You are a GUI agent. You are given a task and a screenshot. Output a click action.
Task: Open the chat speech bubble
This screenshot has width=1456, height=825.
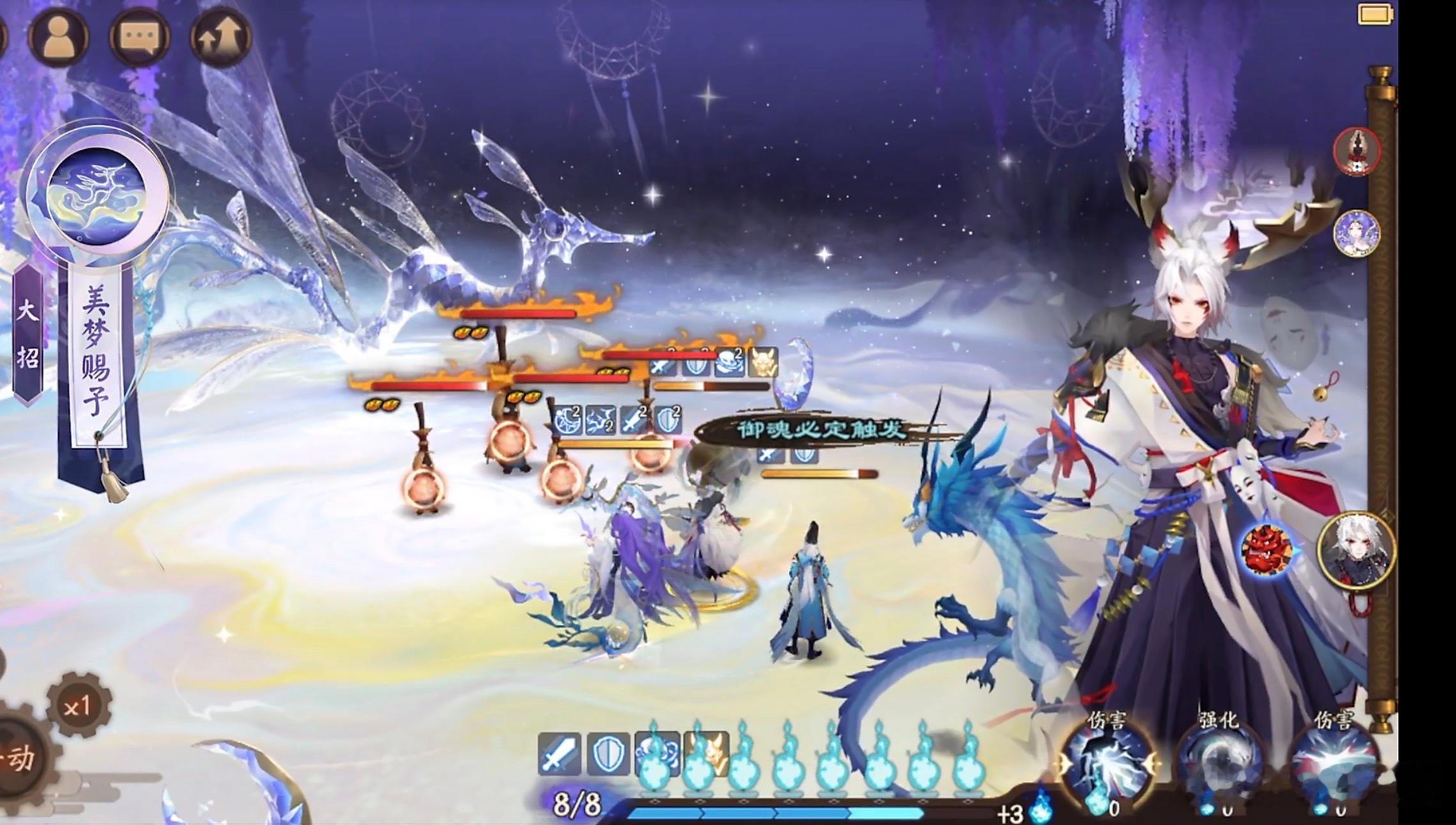138,38
